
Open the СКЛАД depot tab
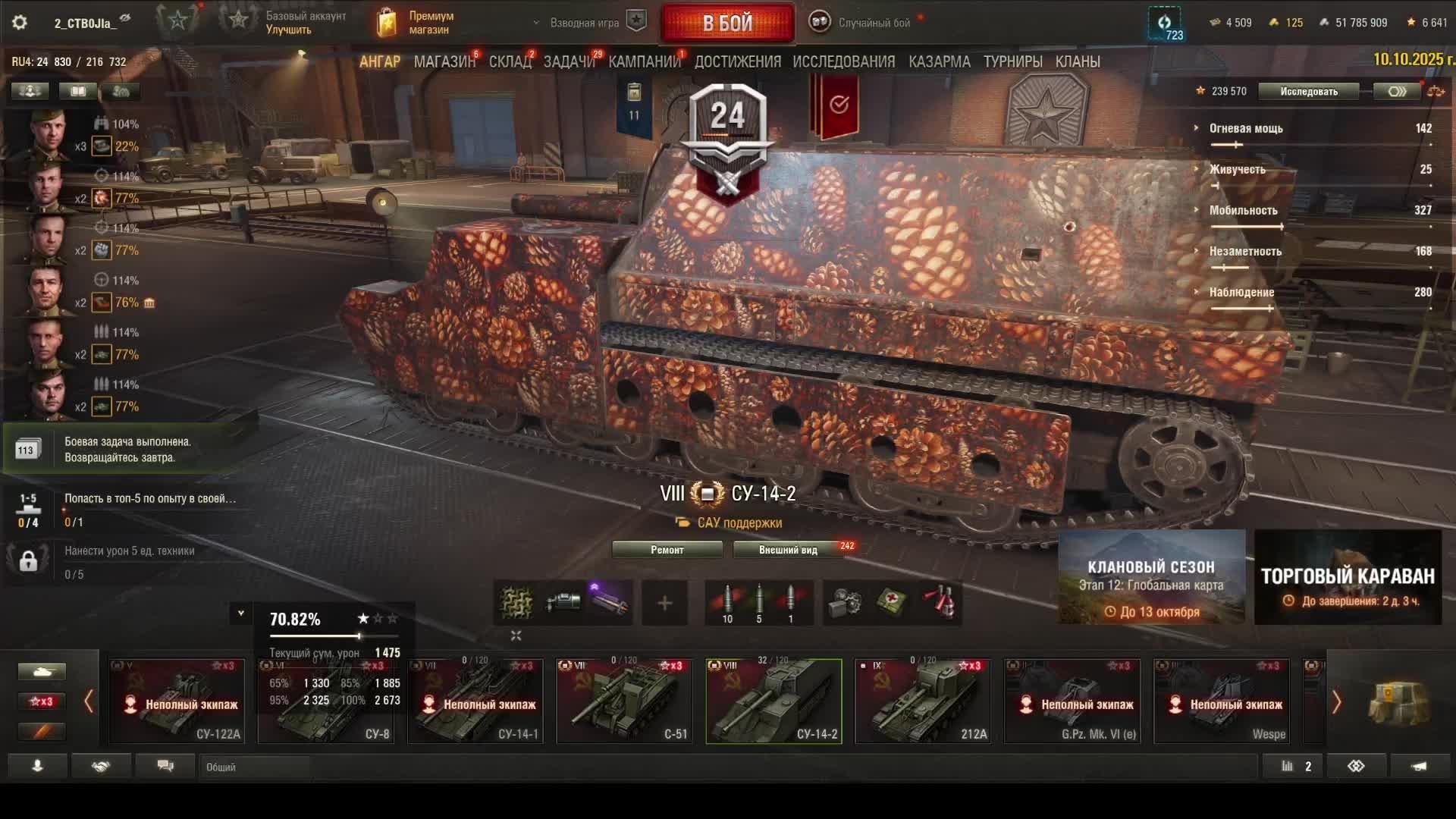[510, 61]
